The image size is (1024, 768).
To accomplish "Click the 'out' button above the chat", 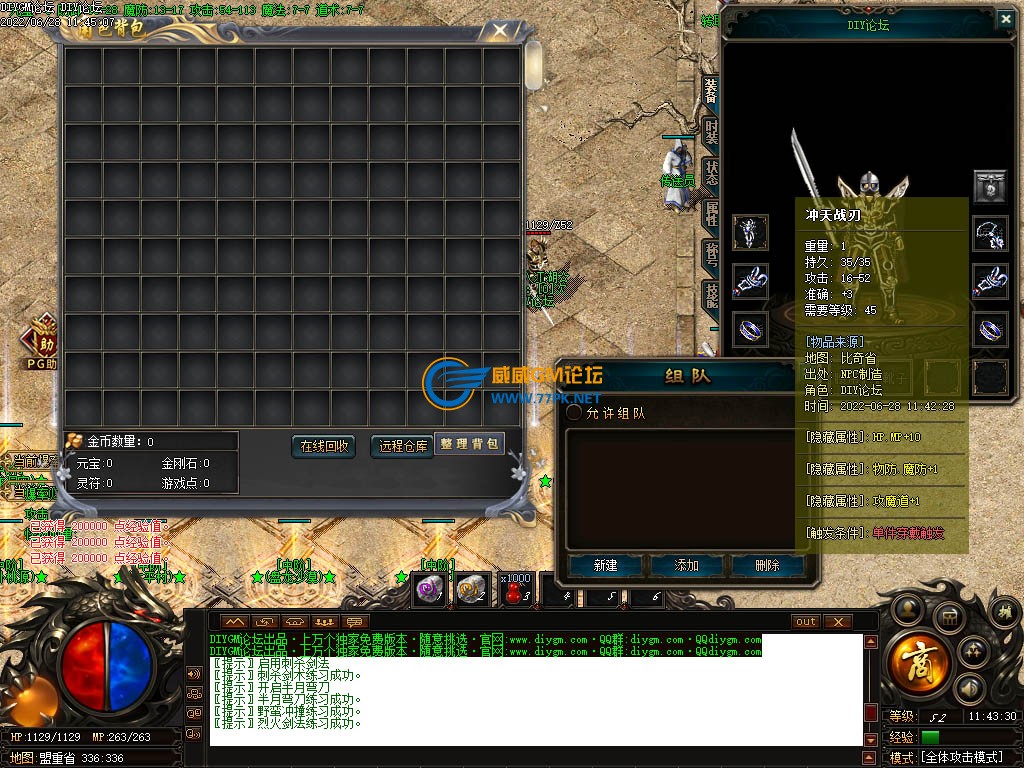I will coord(805,622).
